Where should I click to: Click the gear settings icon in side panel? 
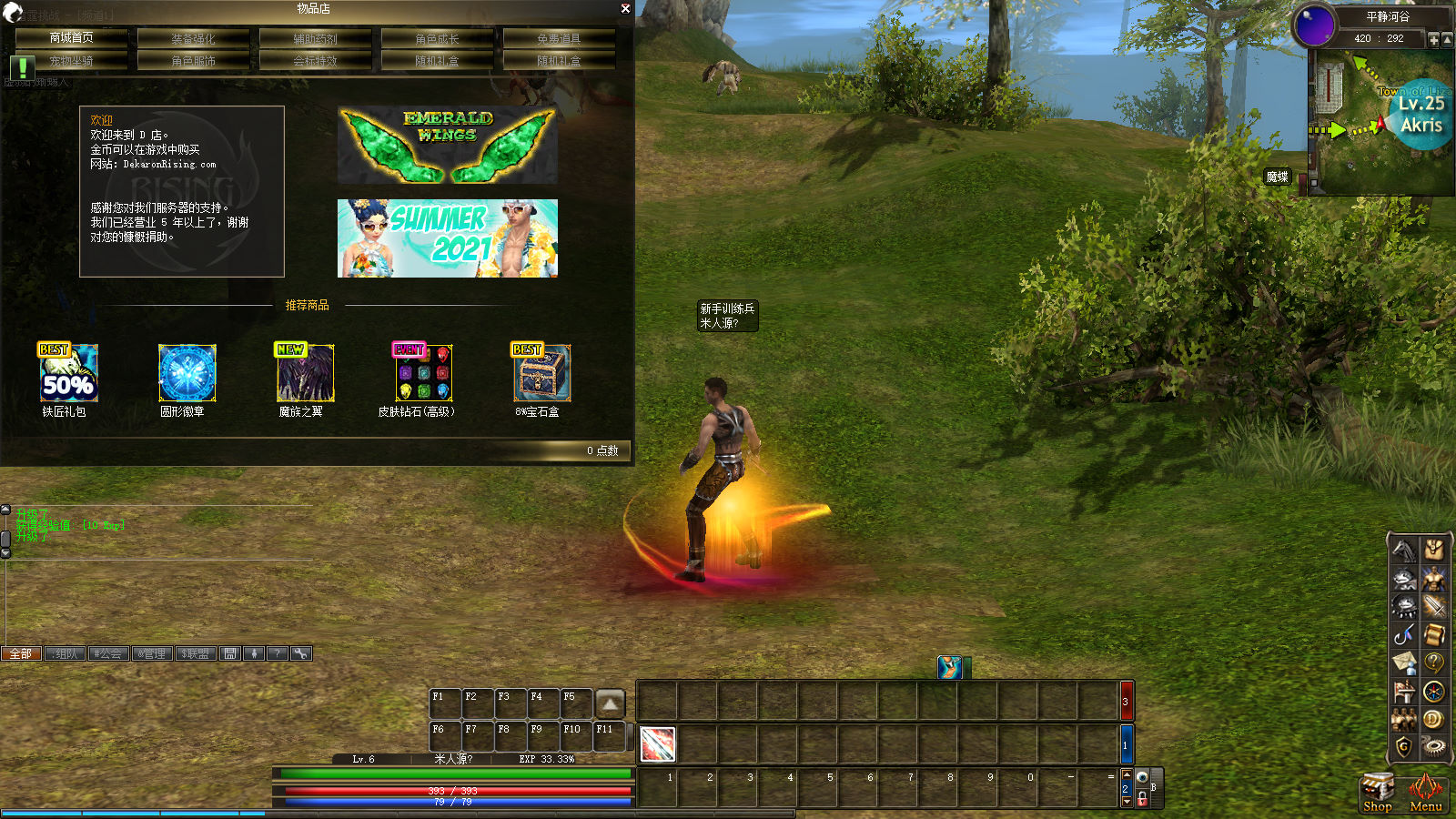pos(1433,747)
